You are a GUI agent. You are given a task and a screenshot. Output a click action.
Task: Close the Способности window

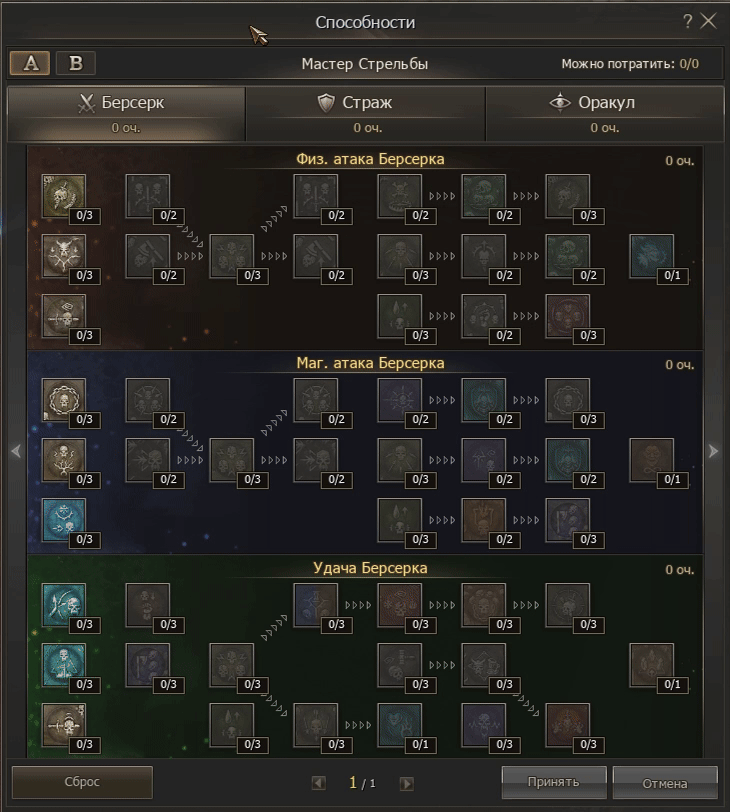pos(709,21)
